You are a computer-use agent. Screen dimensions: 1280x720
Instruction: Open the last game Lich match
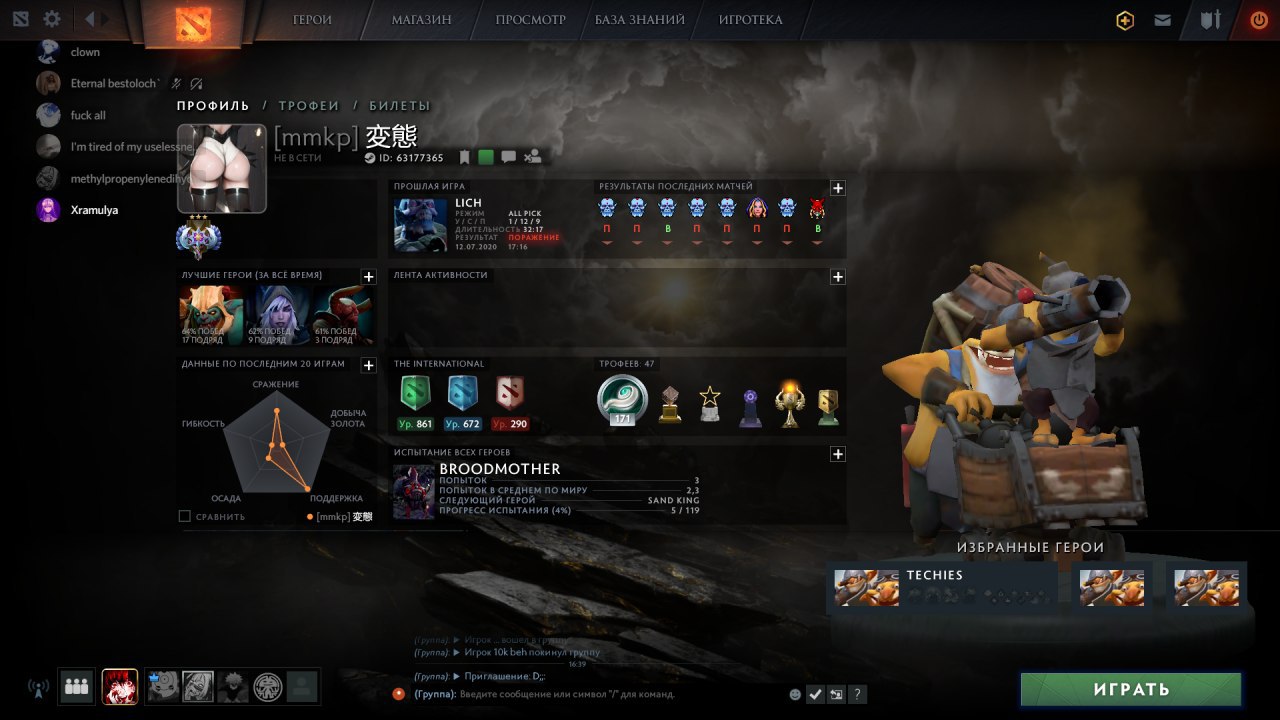pyautogui.click(x=476, y=224)
